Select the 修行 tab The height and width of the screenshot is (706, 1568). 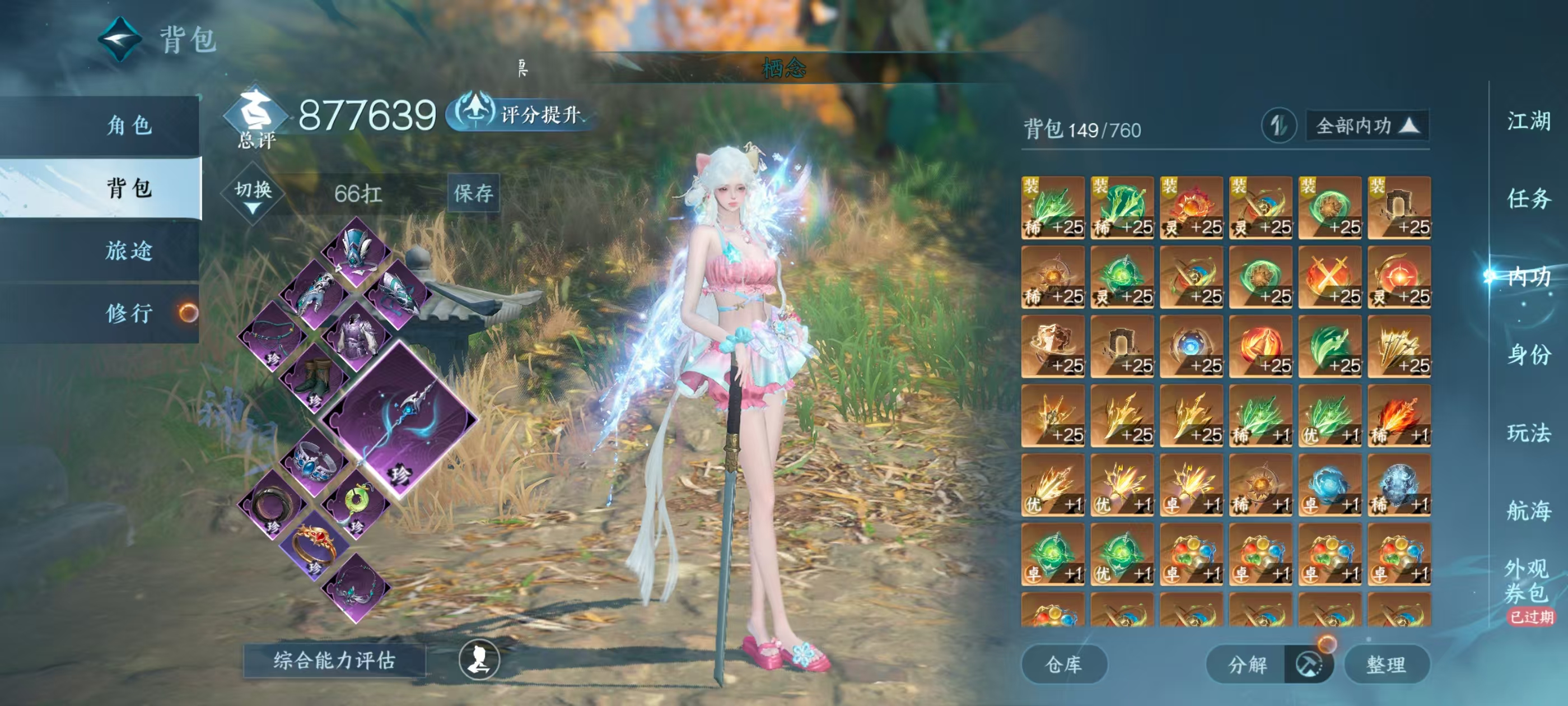pos(129,313)
